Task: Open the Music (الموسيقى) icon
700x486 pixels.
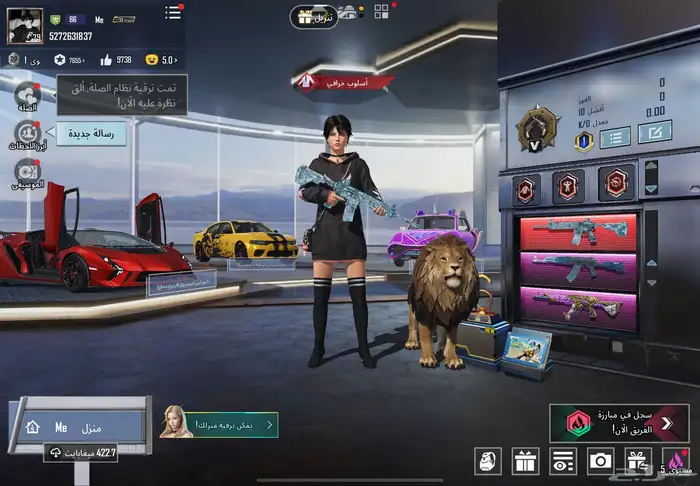Action: click(x=26, y=174)
